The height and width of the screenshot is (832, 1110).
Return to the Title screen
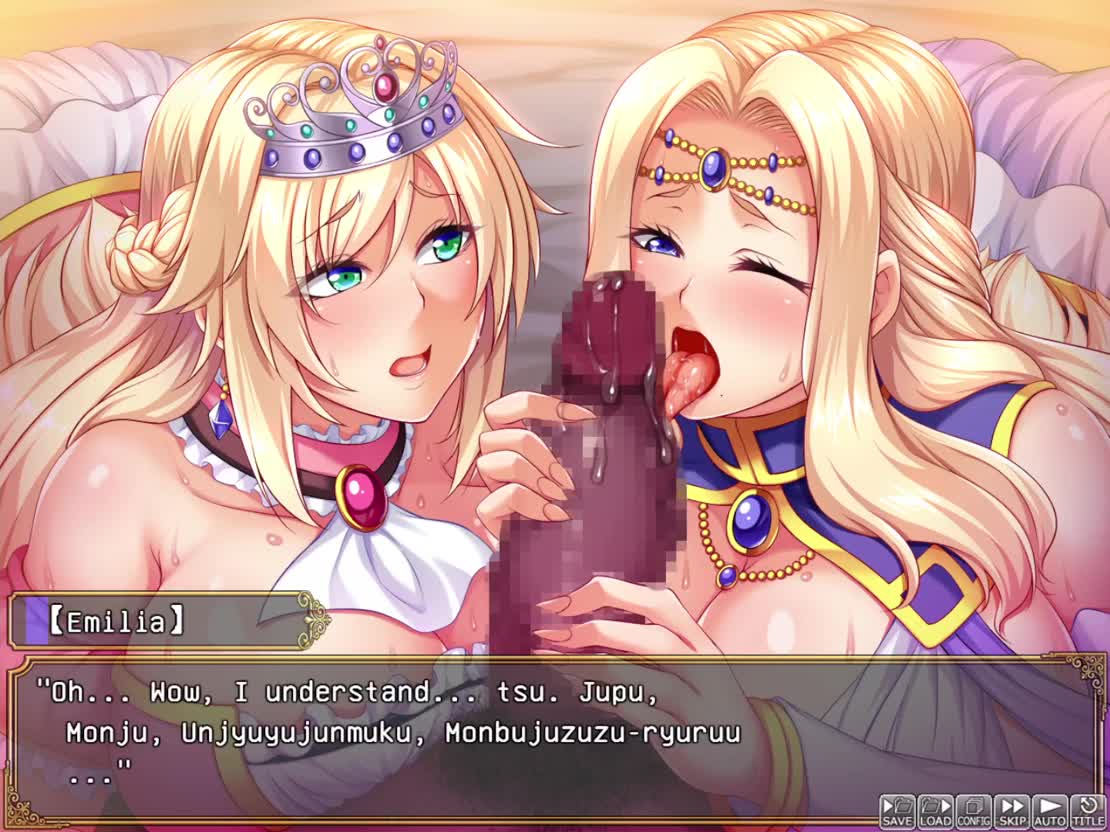tap(1088, 811)
